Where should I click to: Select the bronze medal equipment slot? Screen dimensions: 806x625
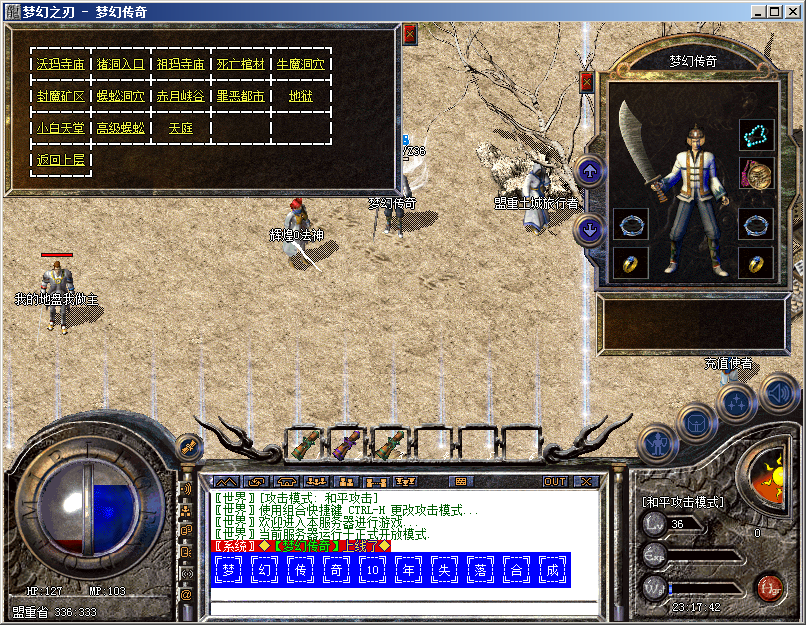coord(756,172)
